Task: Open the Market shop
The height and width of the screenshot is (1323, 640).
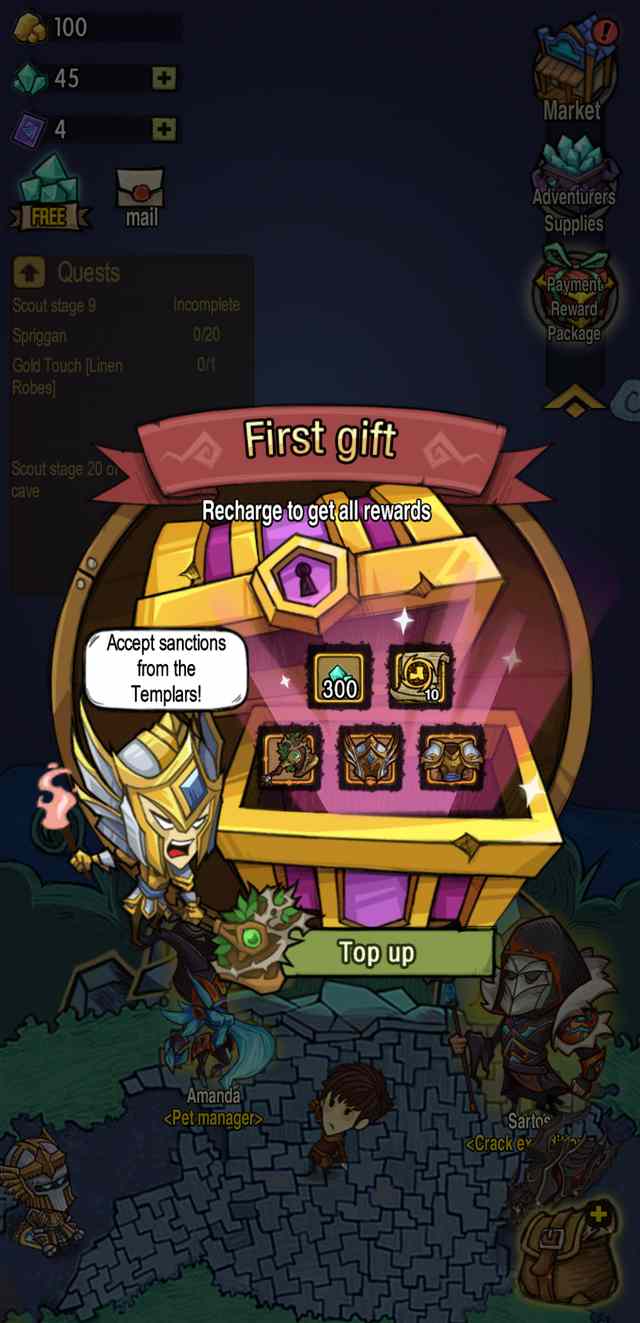Action: (572, 75)
